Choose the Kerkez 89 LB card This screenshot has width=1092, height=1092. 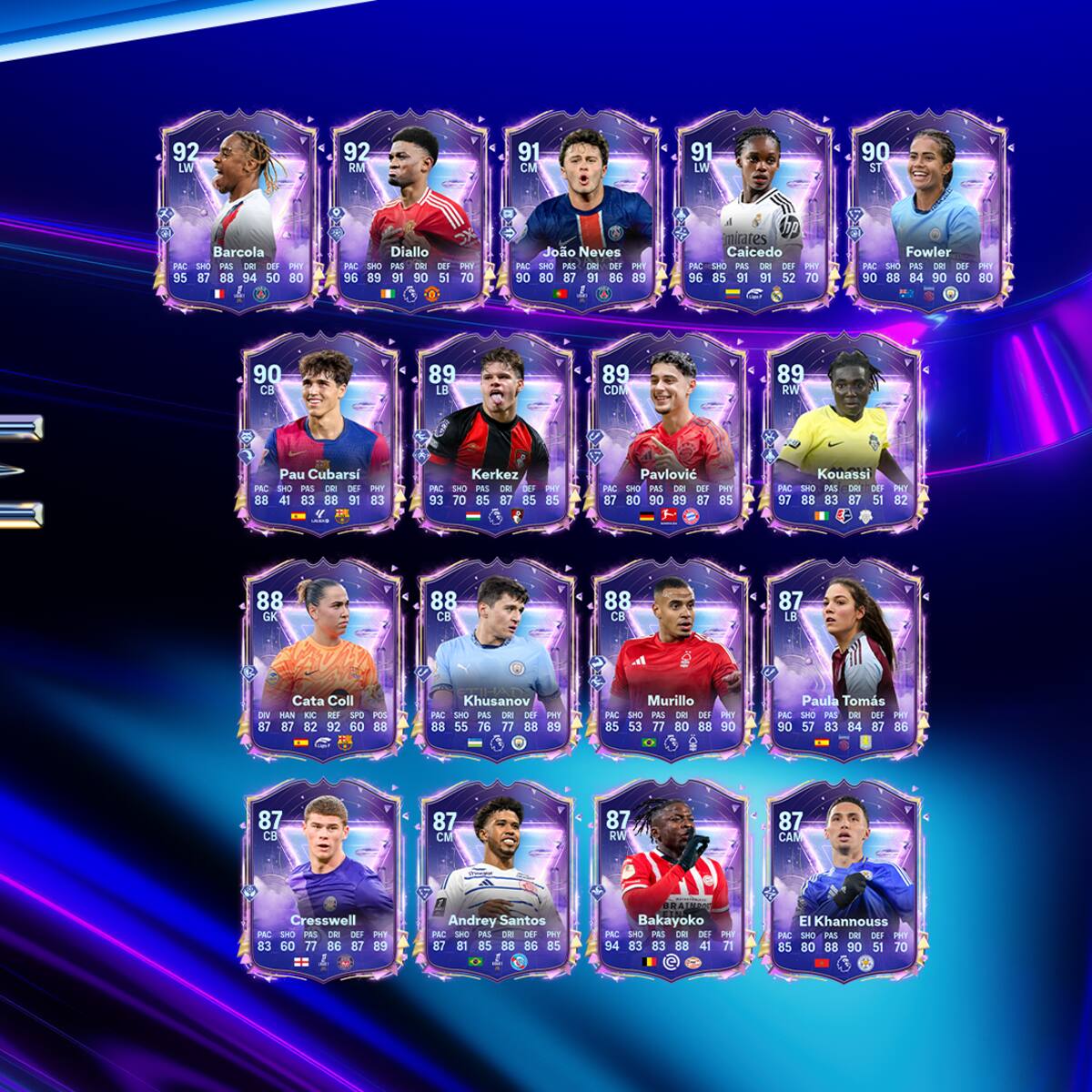point(496,434)
